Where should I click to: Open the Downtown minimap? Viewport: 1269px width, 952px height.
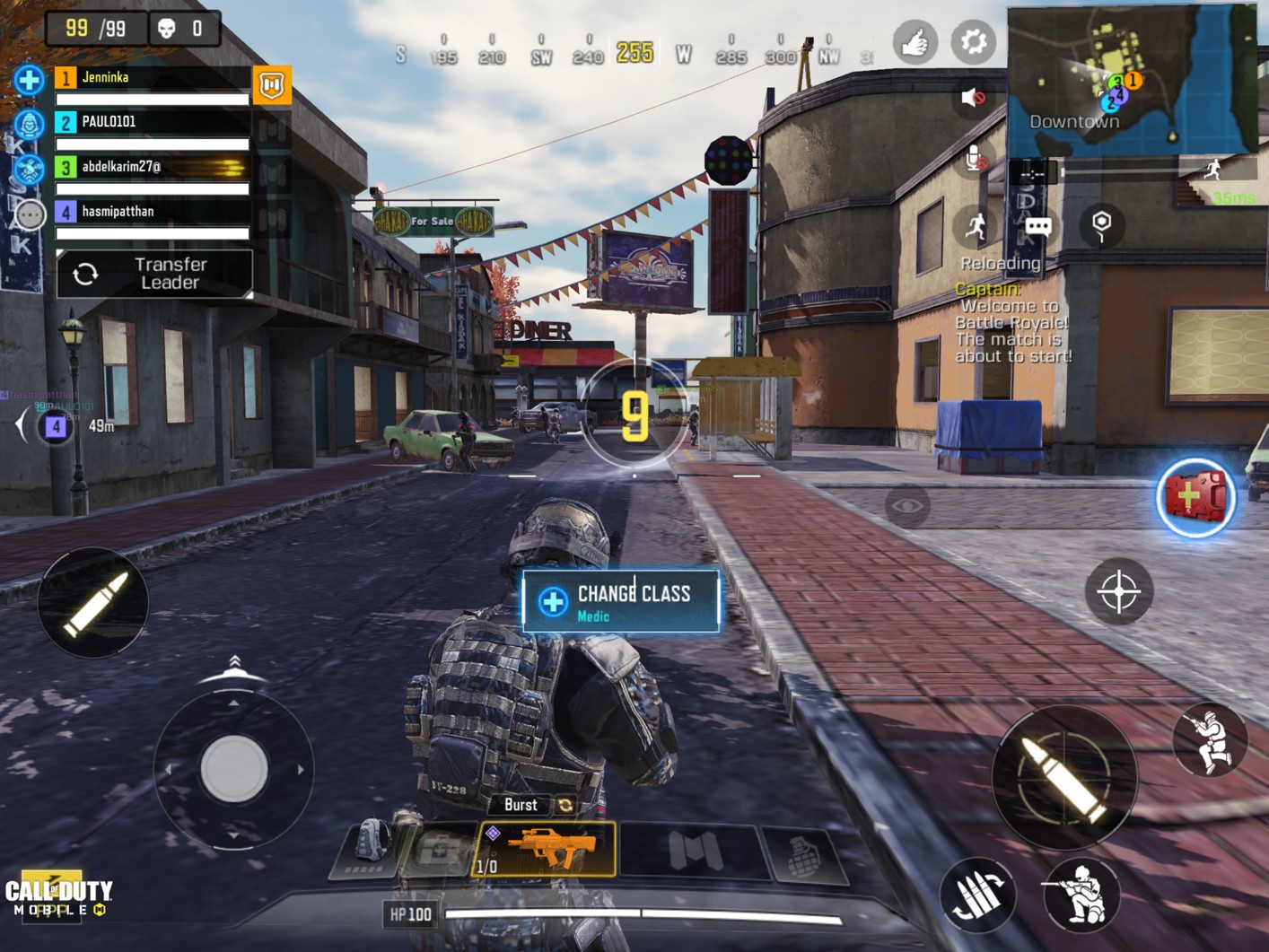click(x=1131, y=81)
